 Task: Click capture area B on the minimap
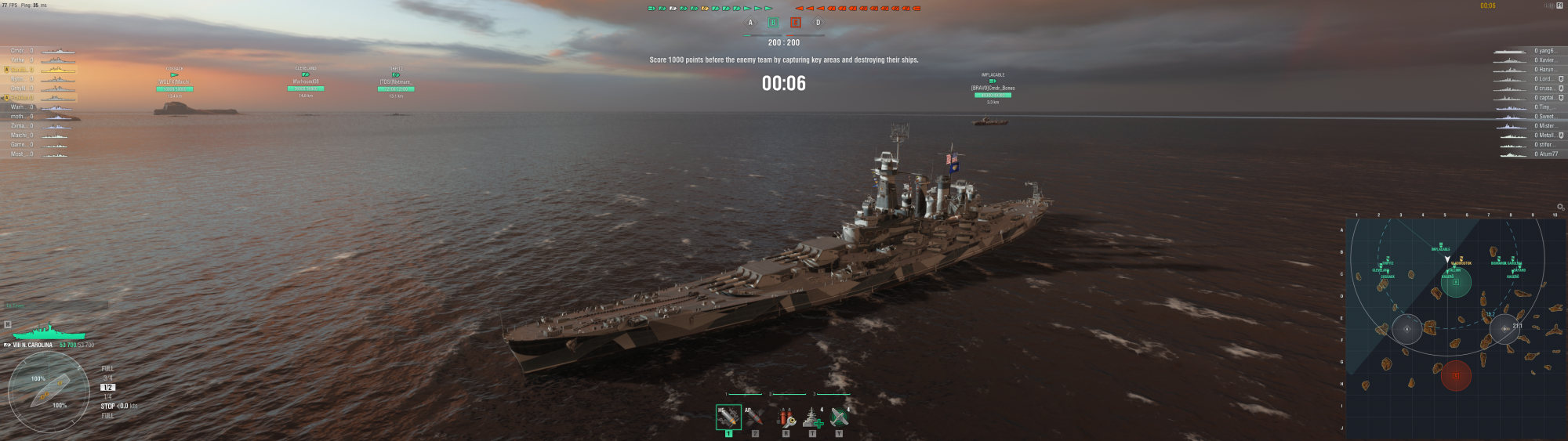(1456, 282)
